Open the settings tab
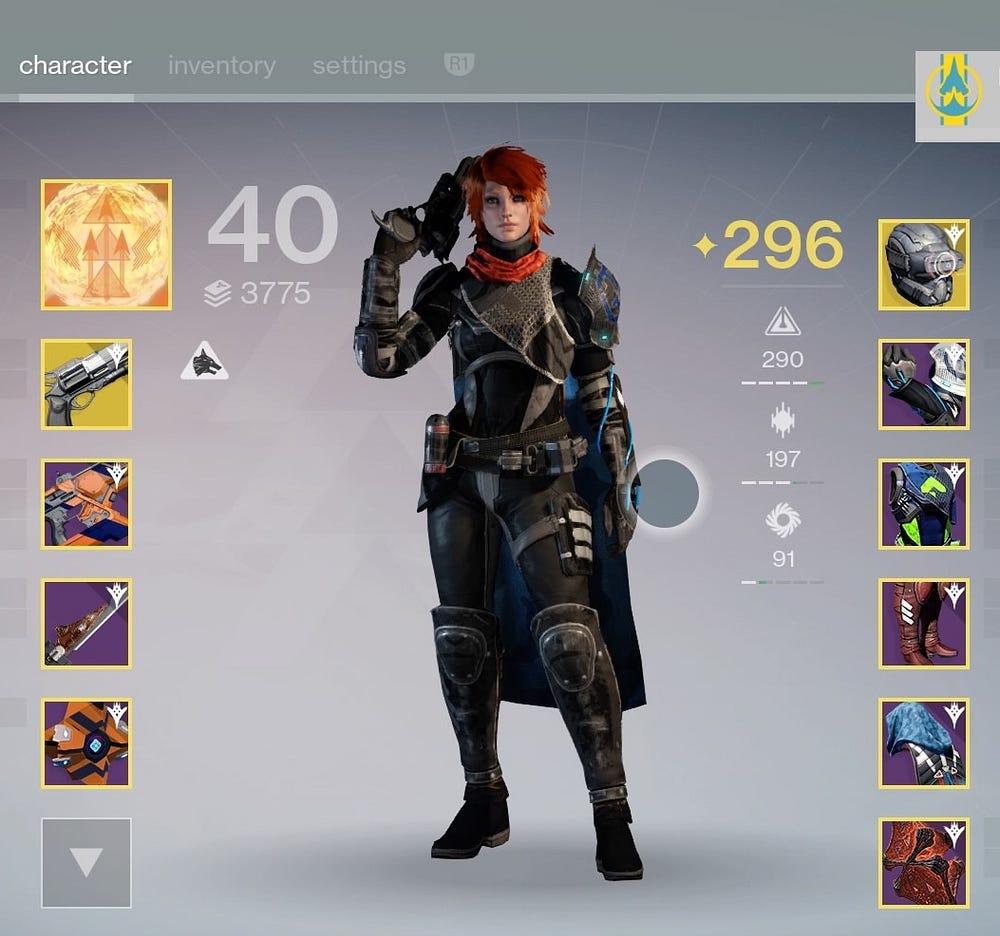Screen dimensions: 1000x936 pyautogui.click(x=359, y=66)
